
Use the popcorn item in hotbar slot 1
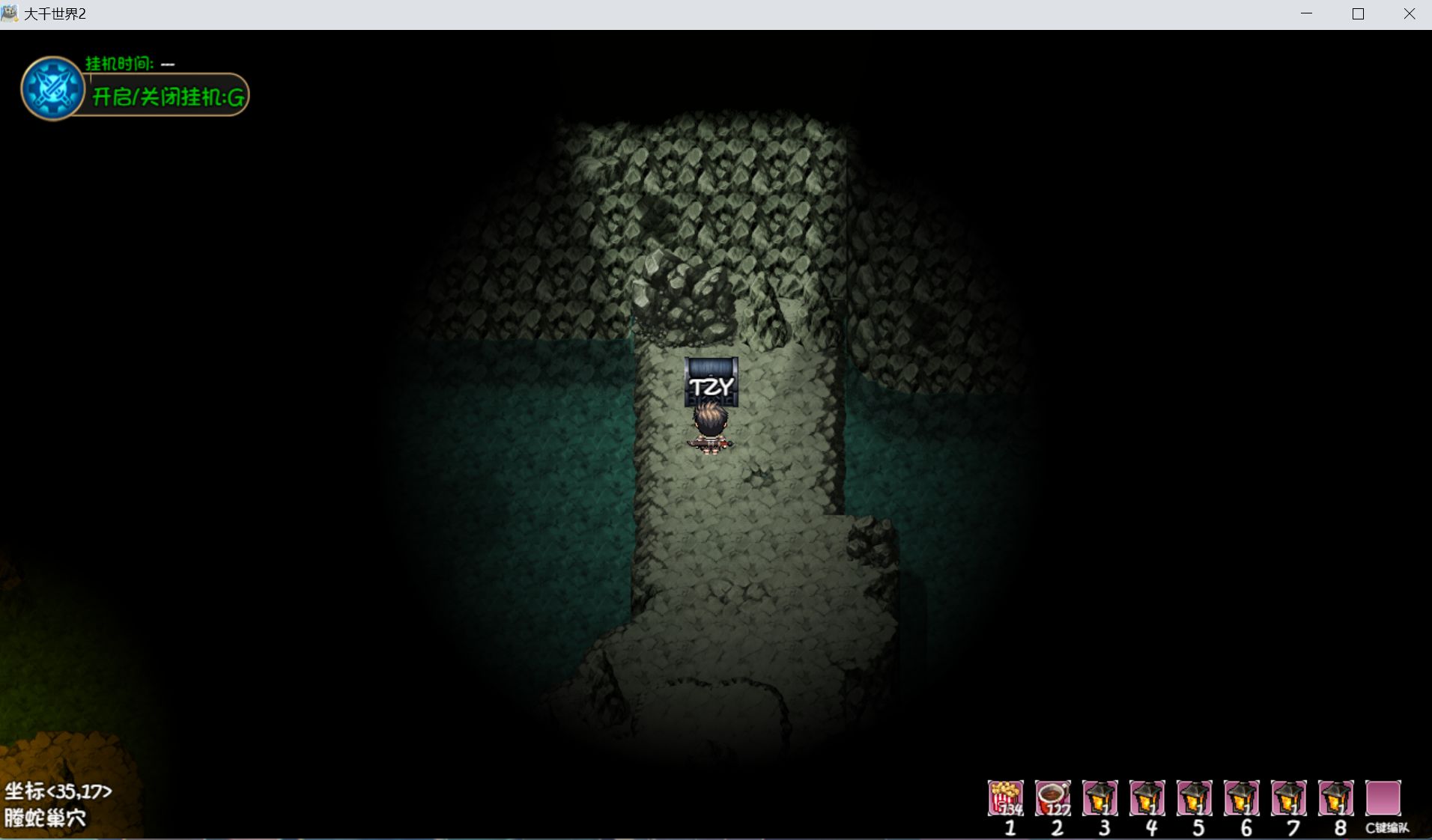(x=1005, y=798)
